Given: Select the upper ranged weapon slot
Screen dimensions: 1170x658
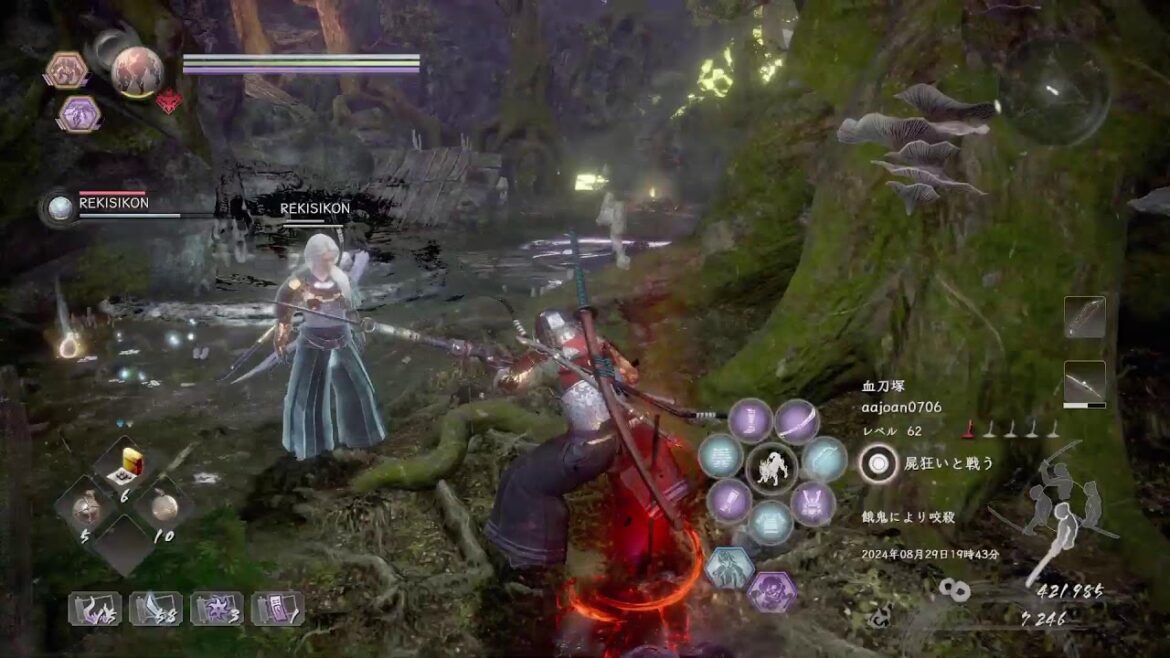Looking at the screenshot, I should point(1084,316).
